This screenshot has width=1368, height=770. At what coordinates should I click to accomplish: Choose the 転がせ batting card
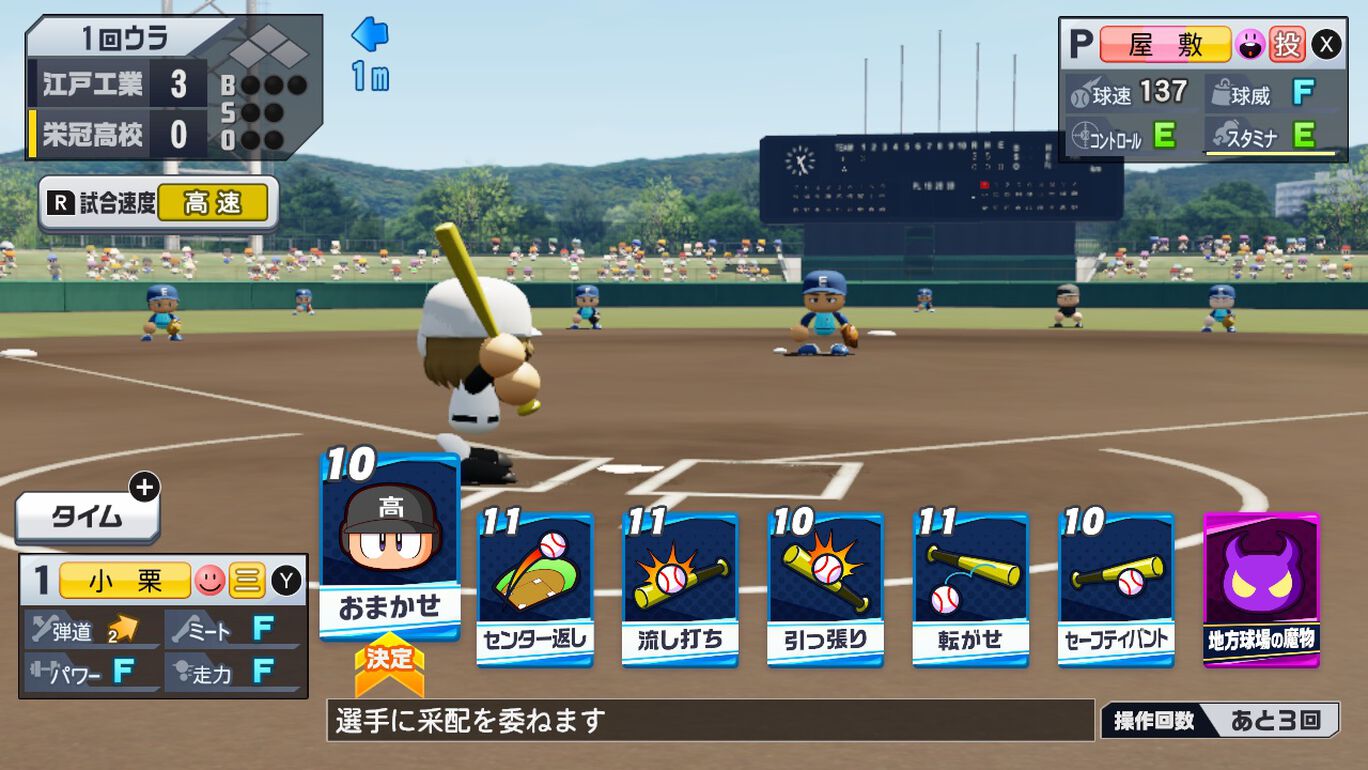[x=970, y=589]
